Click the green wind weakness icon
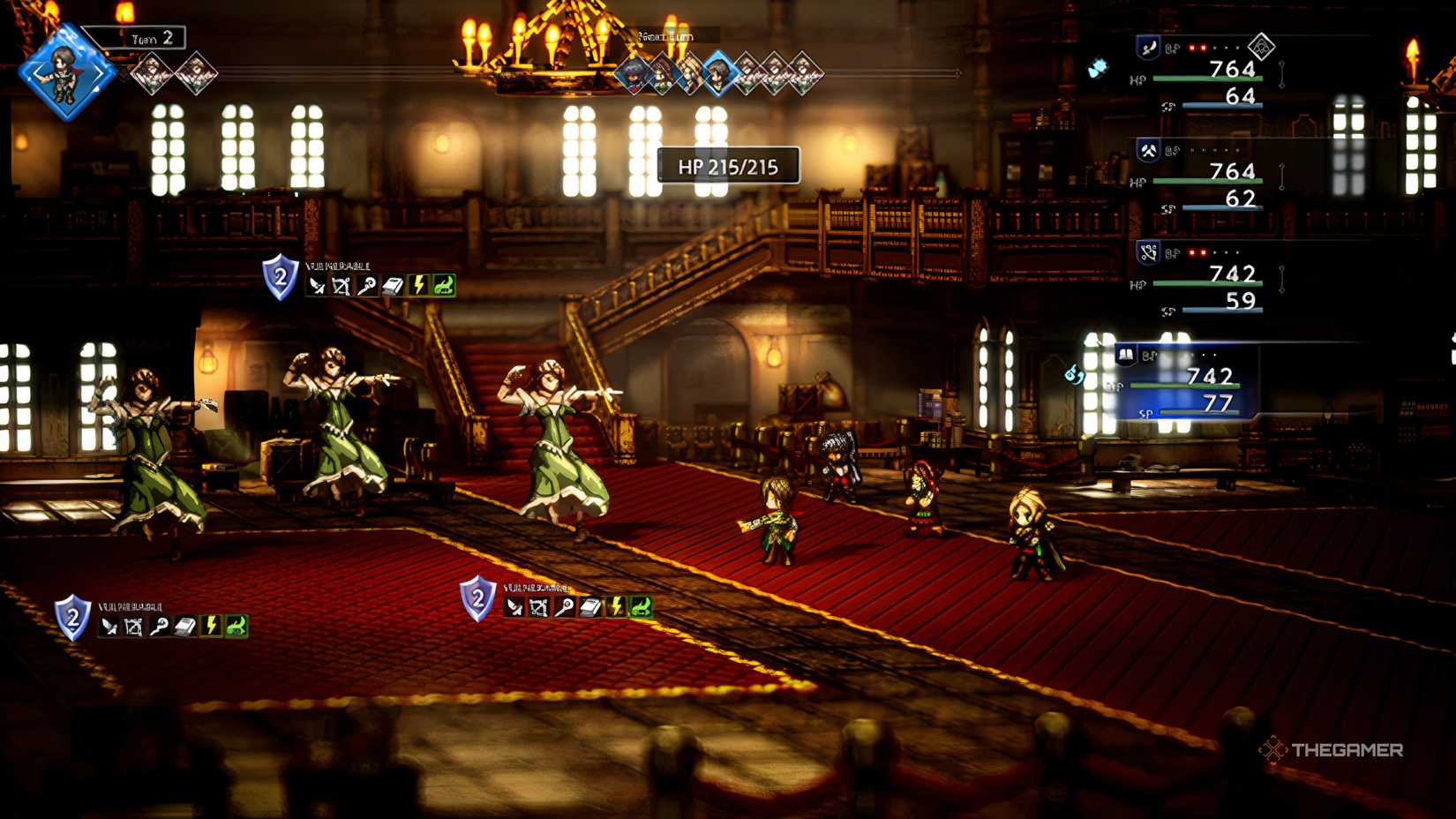 [x=444, y=284]
